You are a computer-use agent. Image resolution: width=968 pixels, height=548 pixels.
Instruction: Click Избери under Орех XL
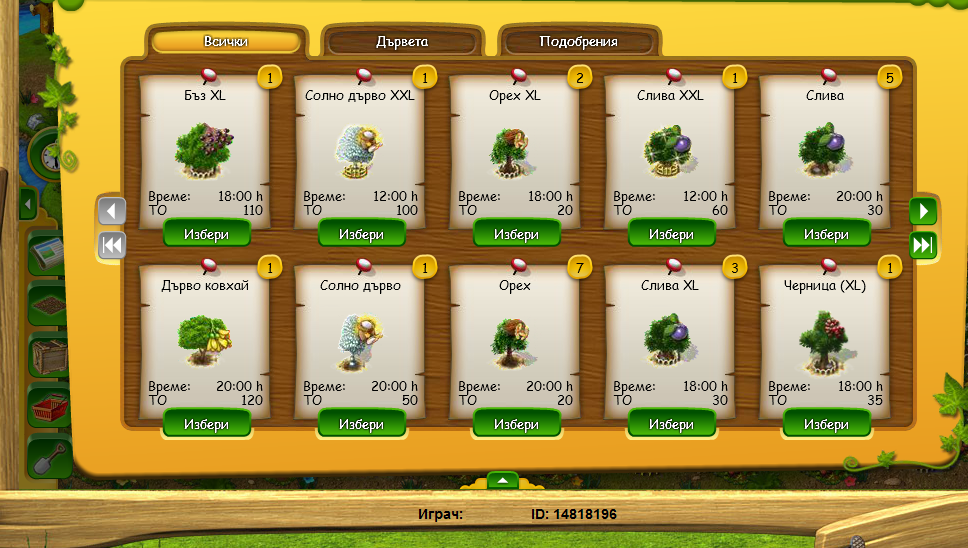coord(516,234)
